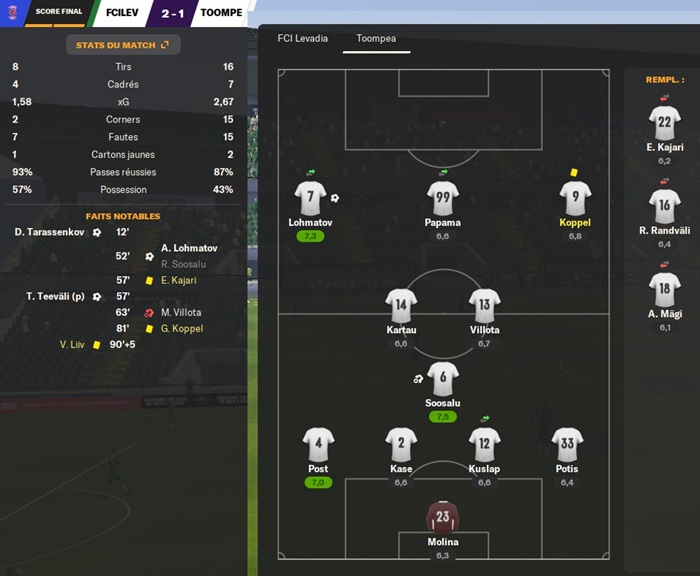700x576 pixels.
Task: View Soosalu number 6 profile
Action: click(443, 378)
